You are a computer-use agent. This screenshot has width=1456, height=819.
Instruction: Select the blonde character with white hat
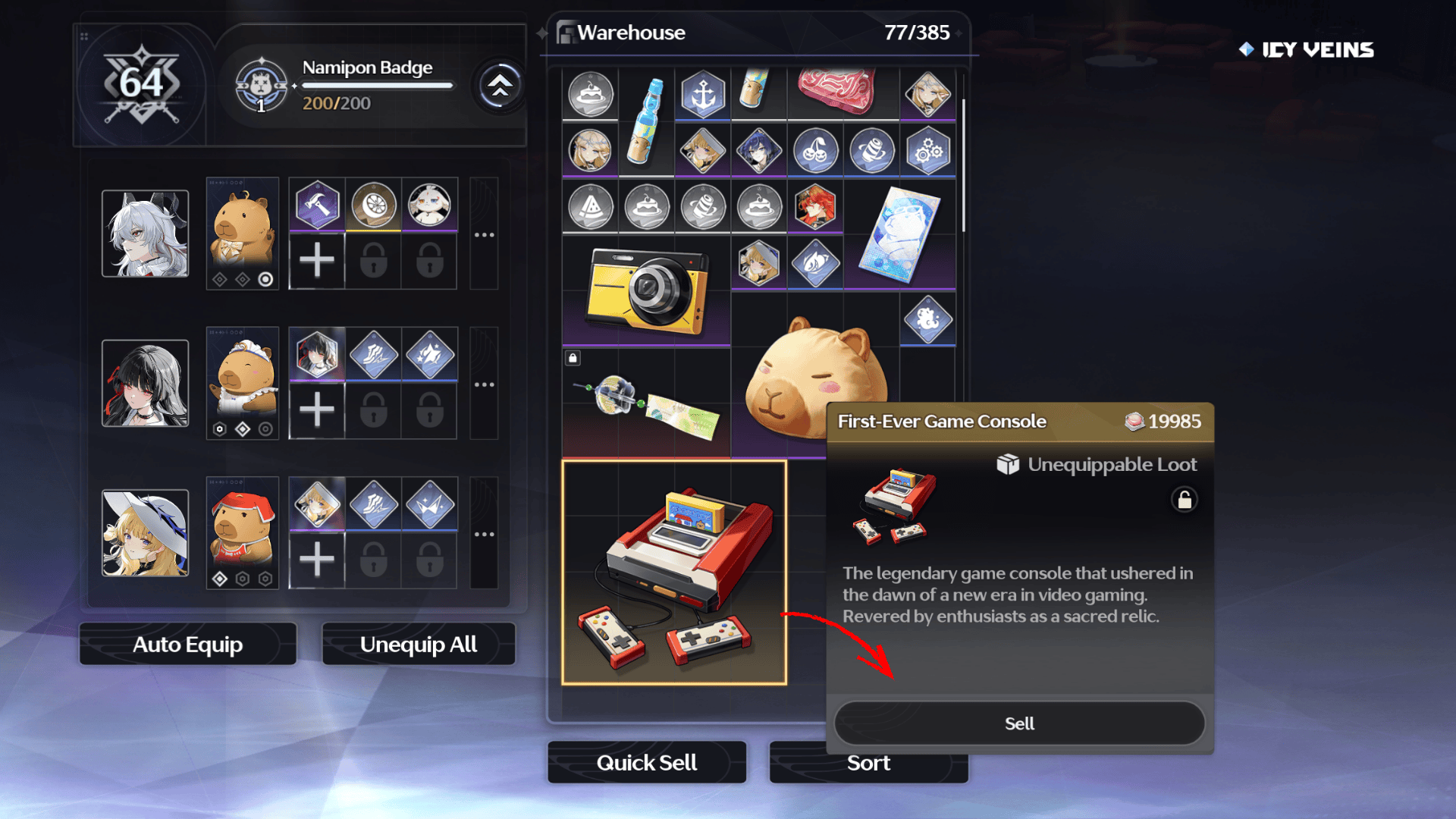point(145,532)
